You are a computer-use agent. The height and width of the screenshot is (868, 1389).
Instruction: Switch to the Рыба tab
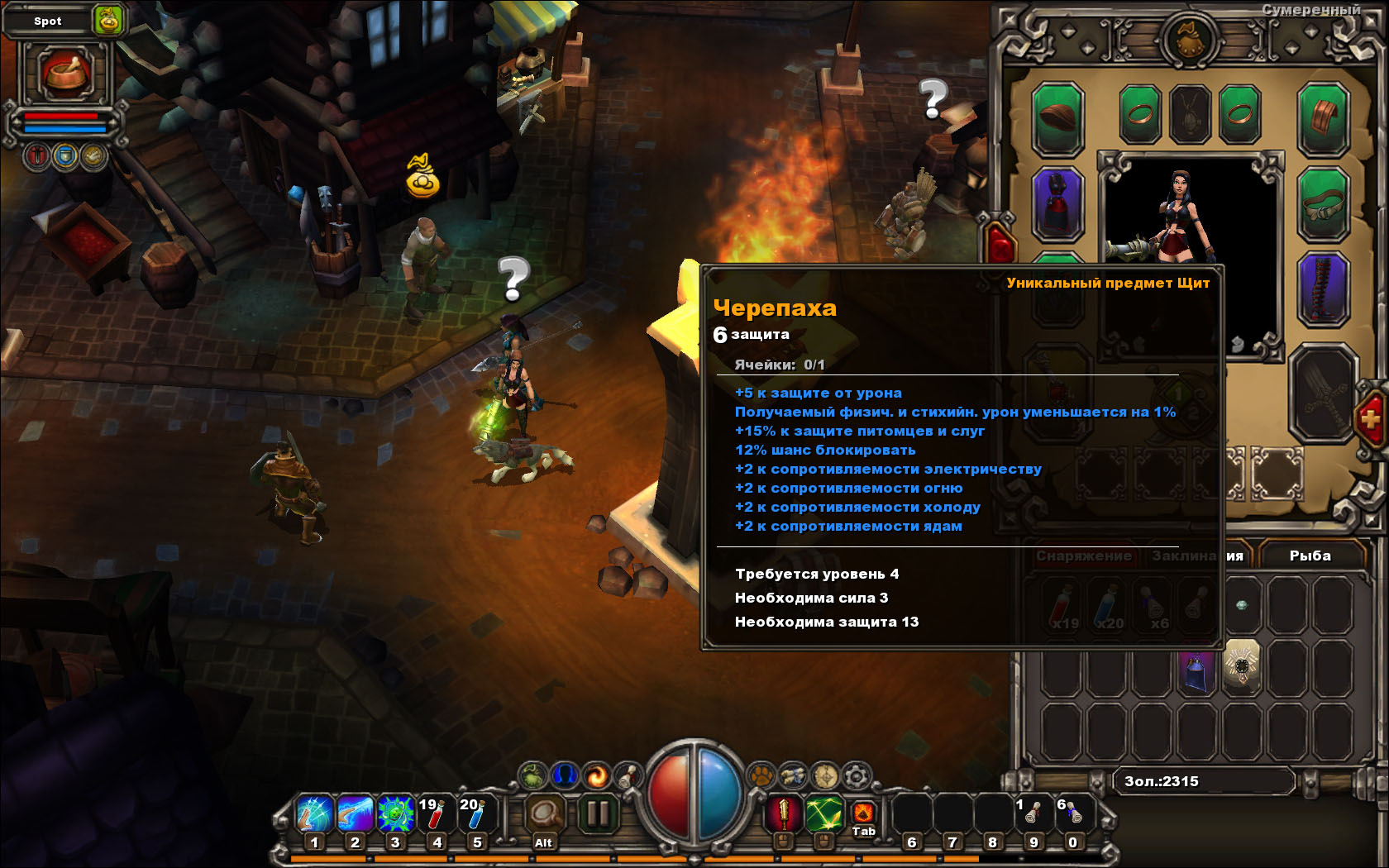tap(1310, 556)
